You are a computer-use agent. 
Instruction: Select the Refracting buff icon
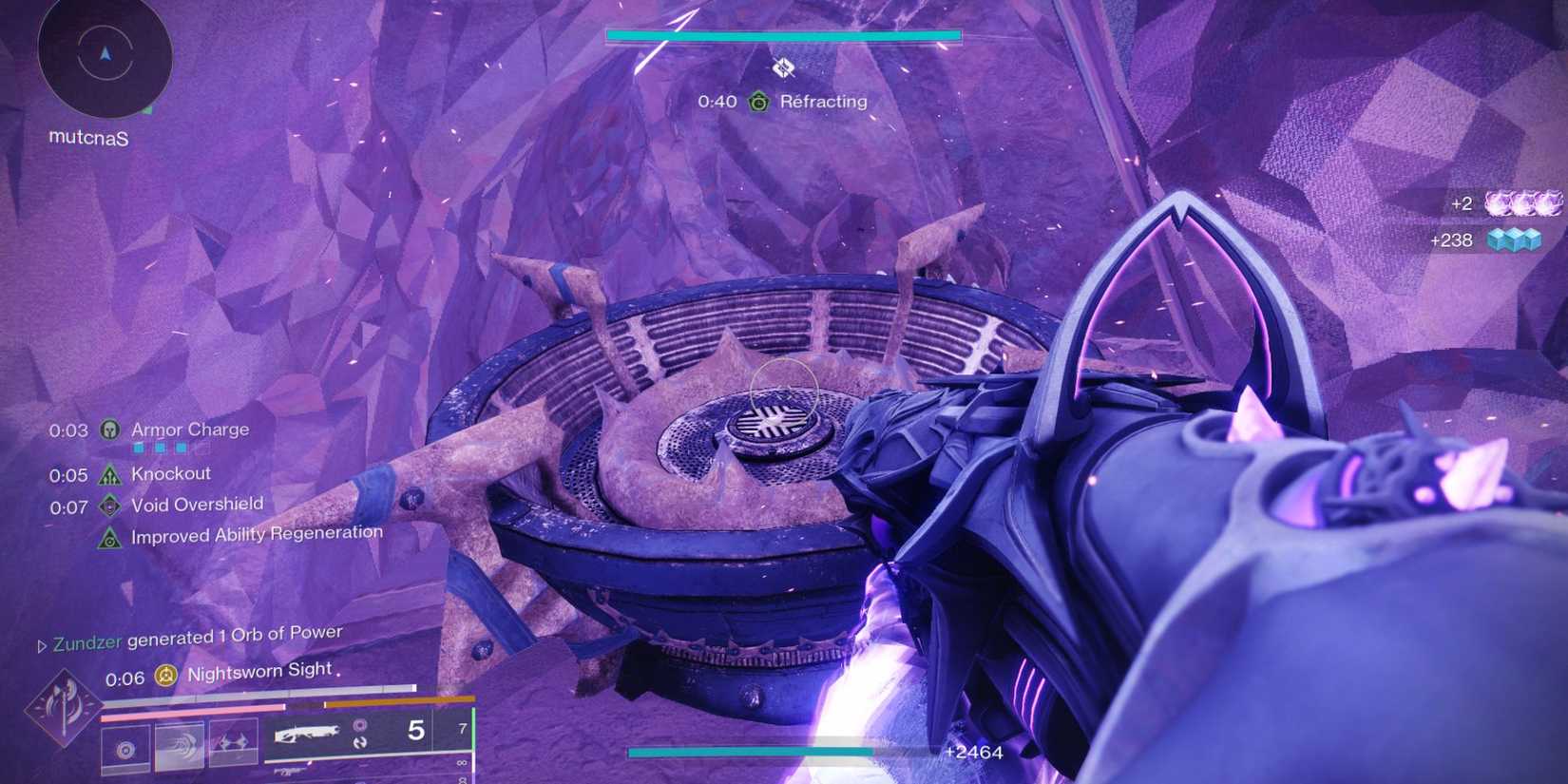pos(756,101)
